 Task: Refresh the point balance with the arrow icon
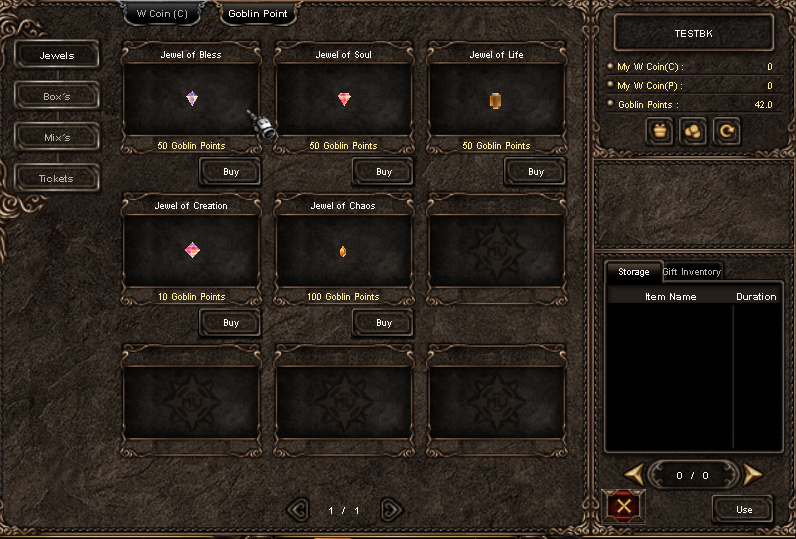pos(726,131)
